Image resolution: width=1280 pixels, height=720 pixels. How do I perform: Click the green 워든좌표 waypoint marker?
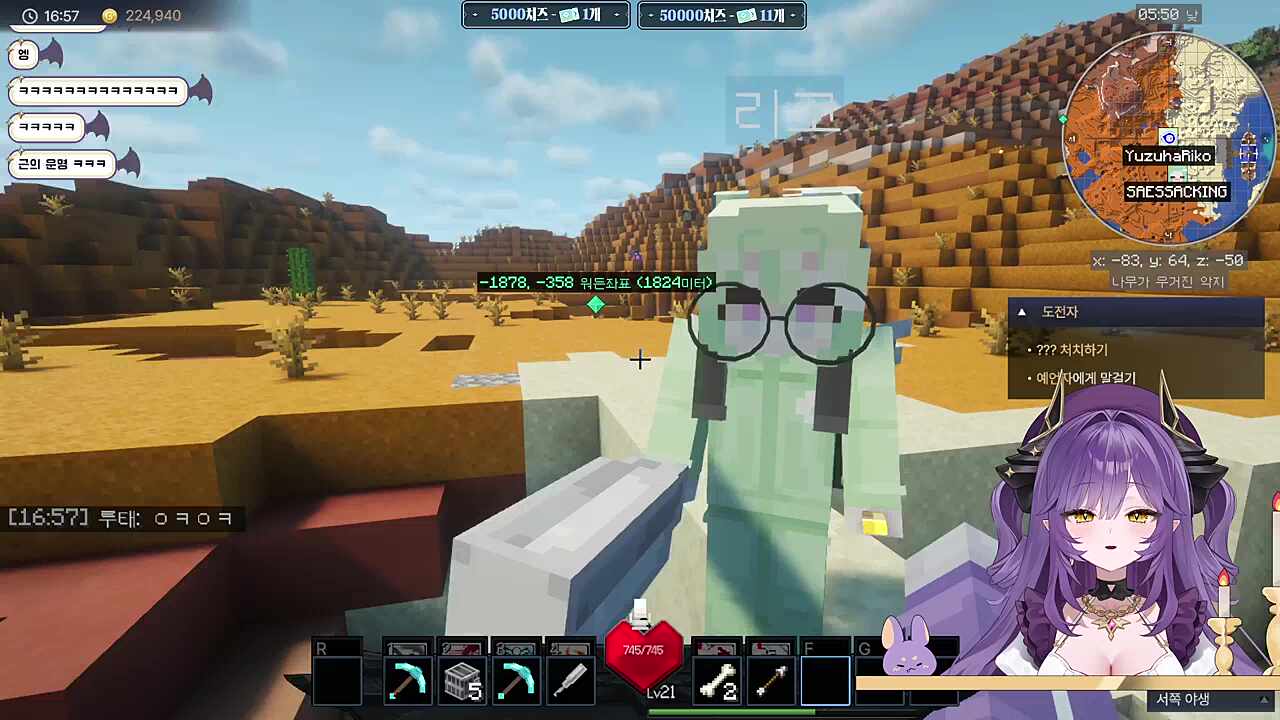[x=596, y=304]
